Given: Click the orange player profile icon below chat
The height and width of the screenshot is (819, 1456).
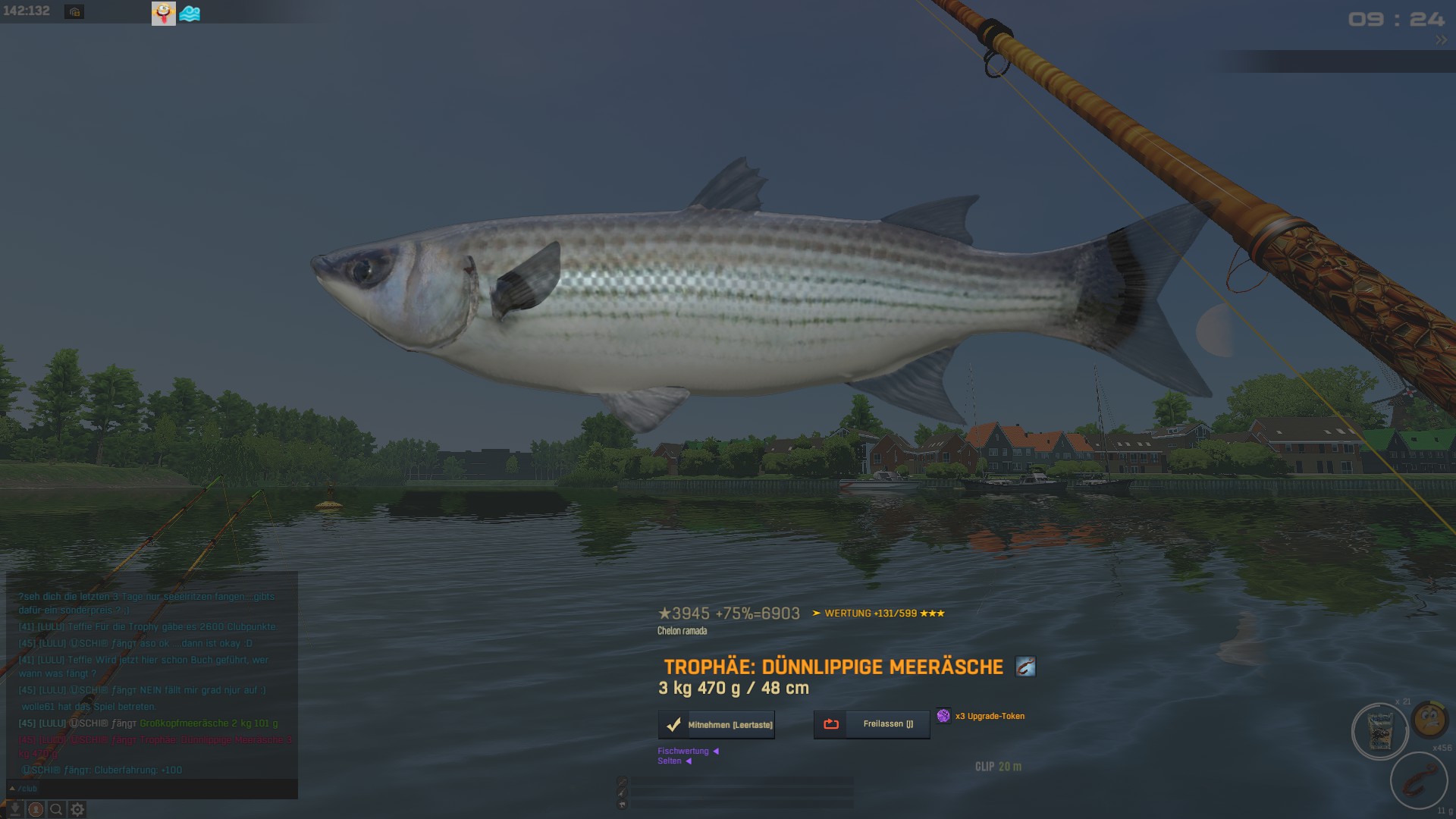Looking at the screenshot, I should click(x=36, y=809).
